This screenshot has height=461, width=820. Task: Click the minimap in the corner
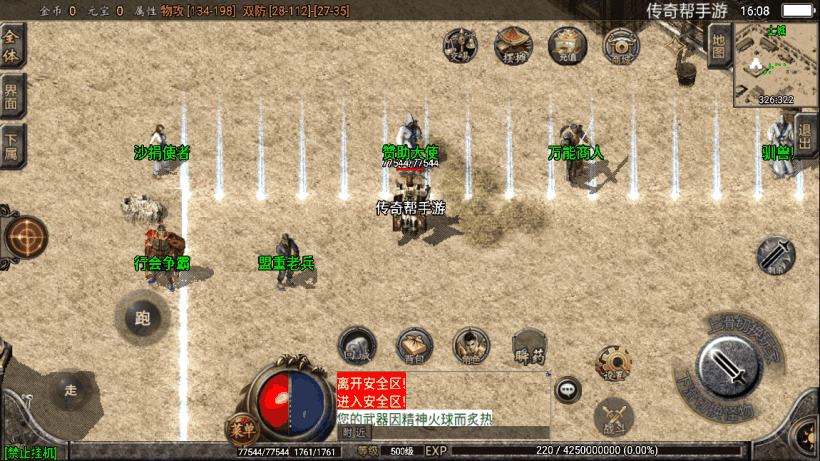775,64
